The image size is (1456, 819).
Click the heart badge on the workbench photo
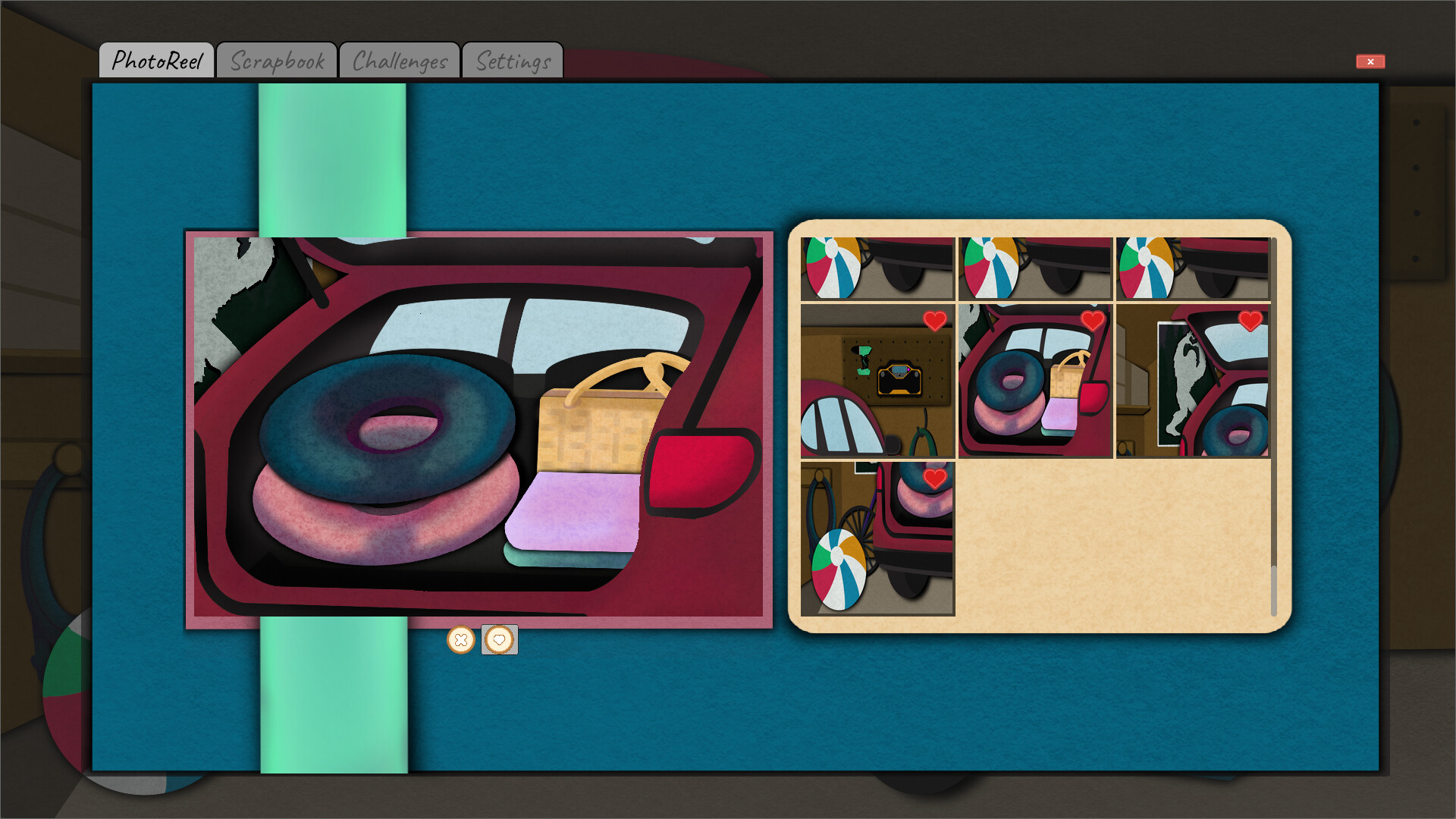click(934, 319)
